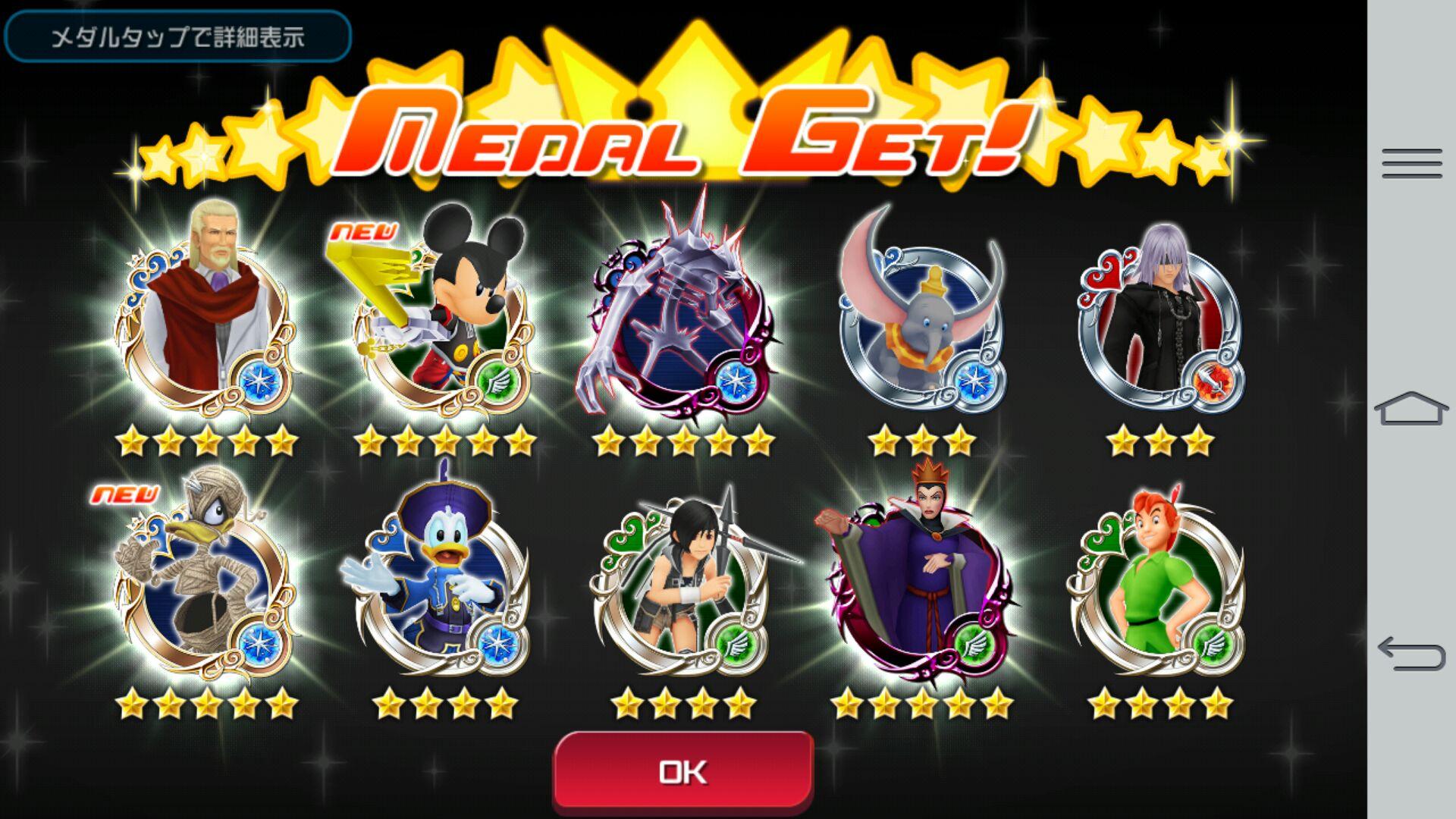Confirm with the red OK button
Viewport: 1456px width, 819px height.
683,771
